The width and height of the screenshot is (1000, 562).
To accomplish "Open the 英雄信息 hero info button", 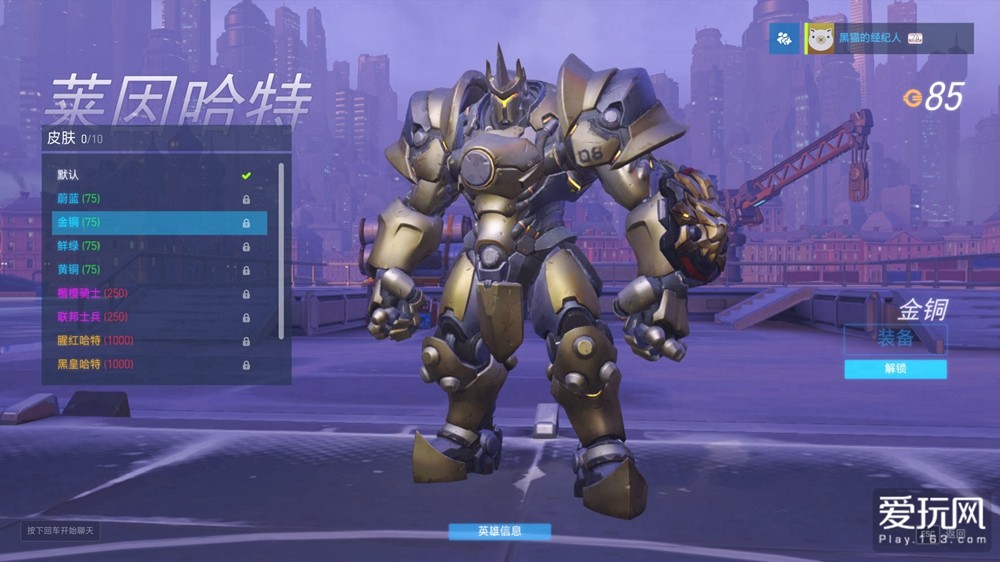I will (x=499, y=531).
